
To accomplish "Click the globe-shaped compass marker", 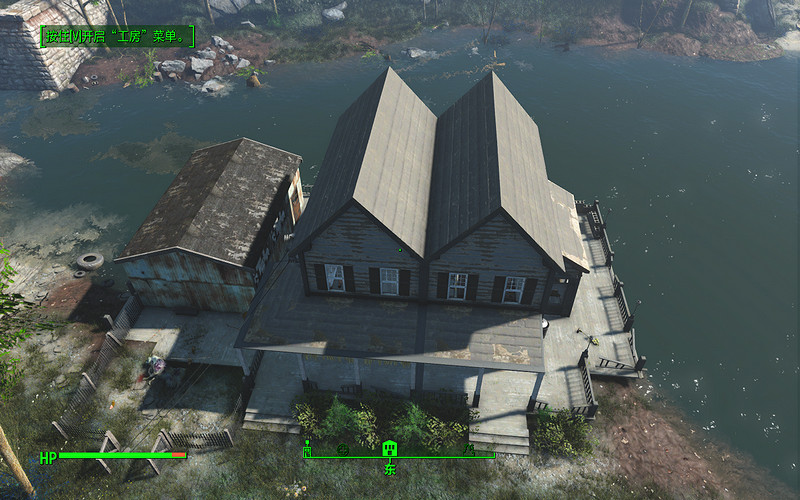I will point(342,449).
